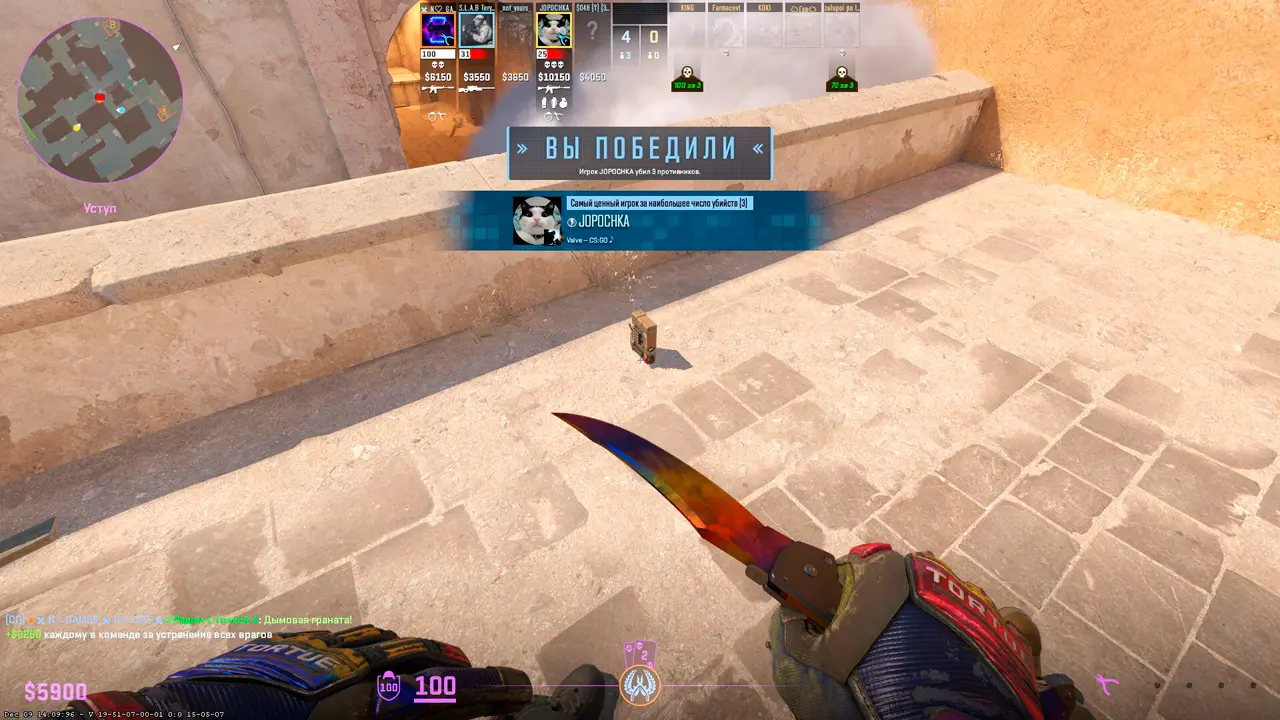Screen dimensions: 1280x720
Task: Click the KOKI enemy player tile
Action: click(764, 30)
